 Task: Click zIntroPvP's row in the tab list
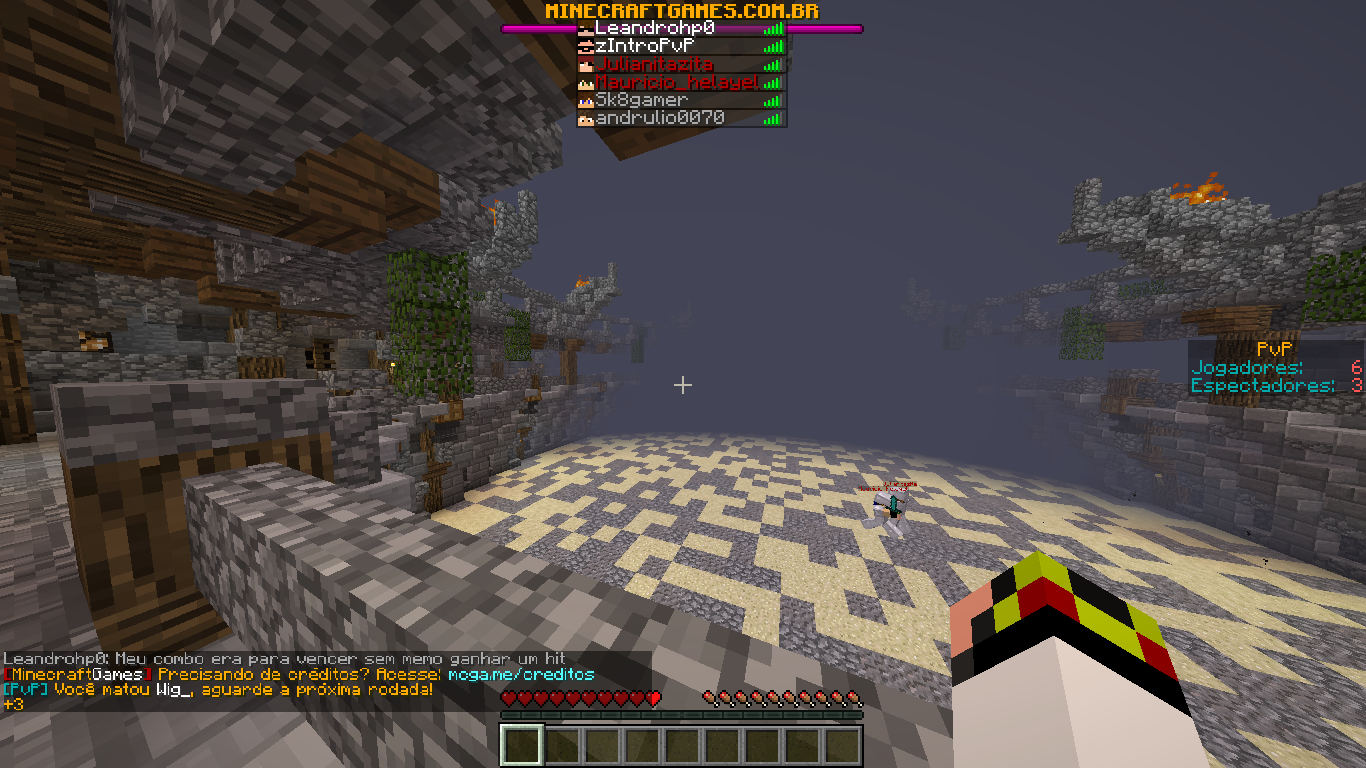[x=681, y=46]
